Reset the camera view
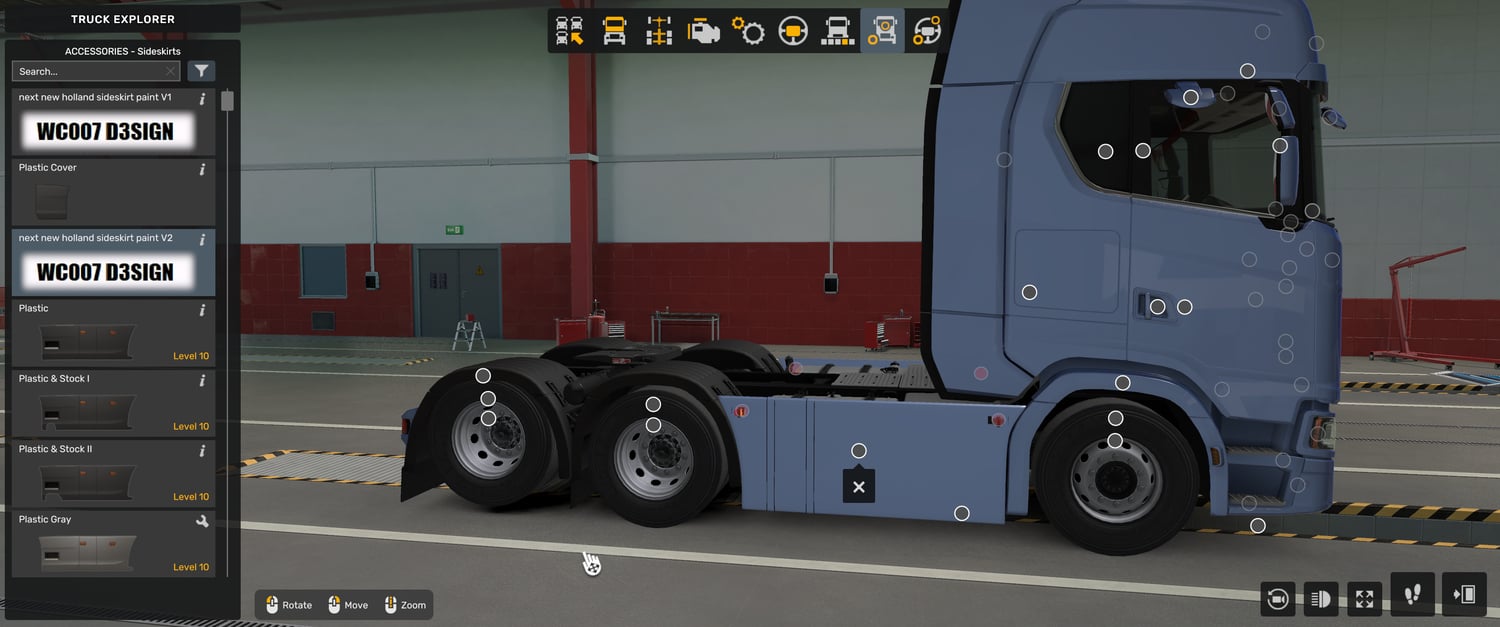Screen dimensions: 1500x627 point(1277,599)
